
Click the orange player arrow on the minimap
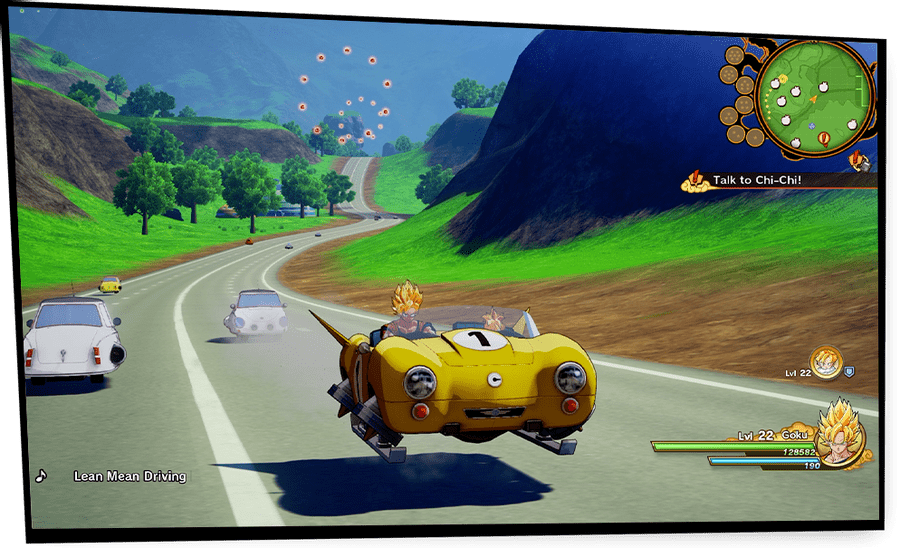tap(812, 98)
